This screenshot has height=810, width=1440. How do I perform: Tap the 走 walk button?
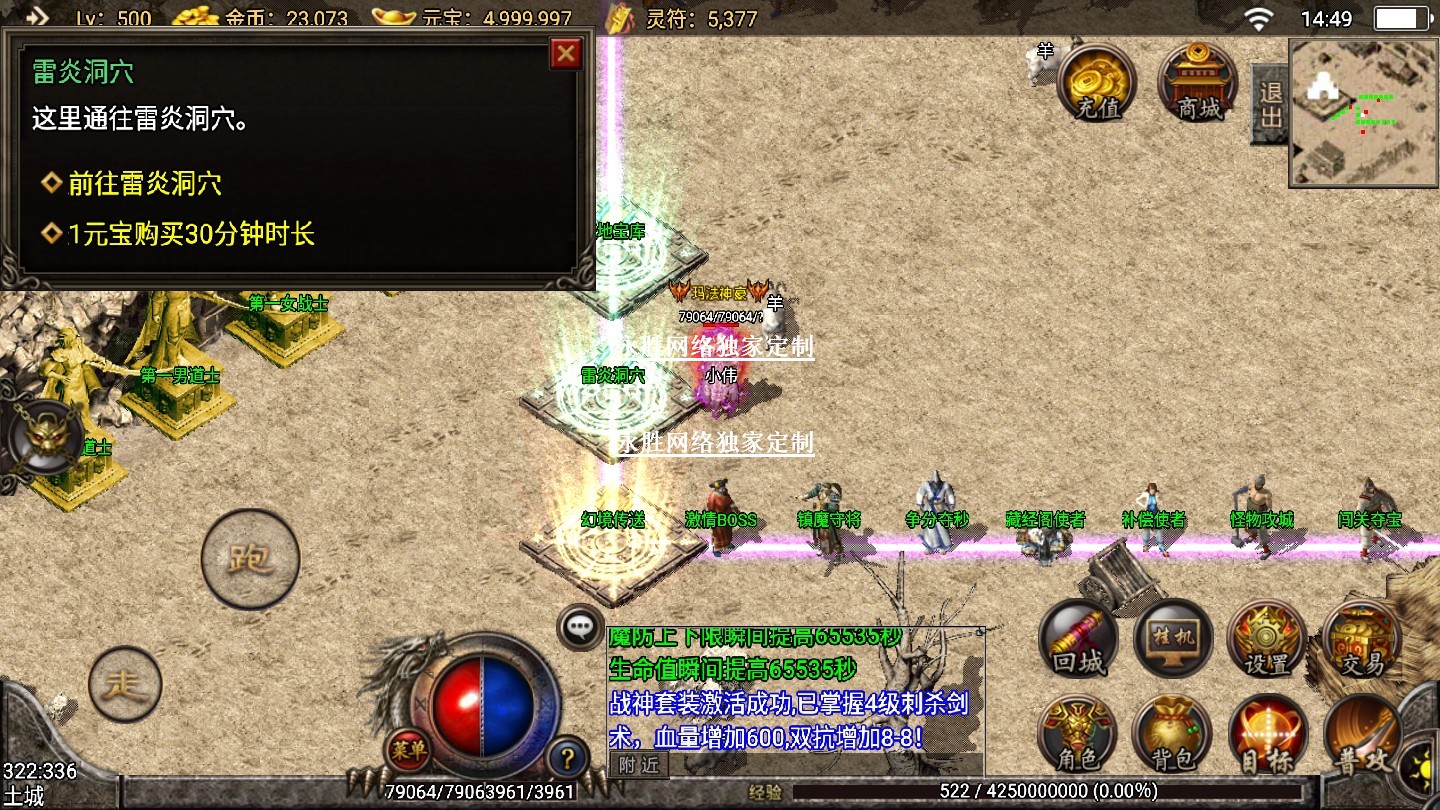[x=125, y=685]
